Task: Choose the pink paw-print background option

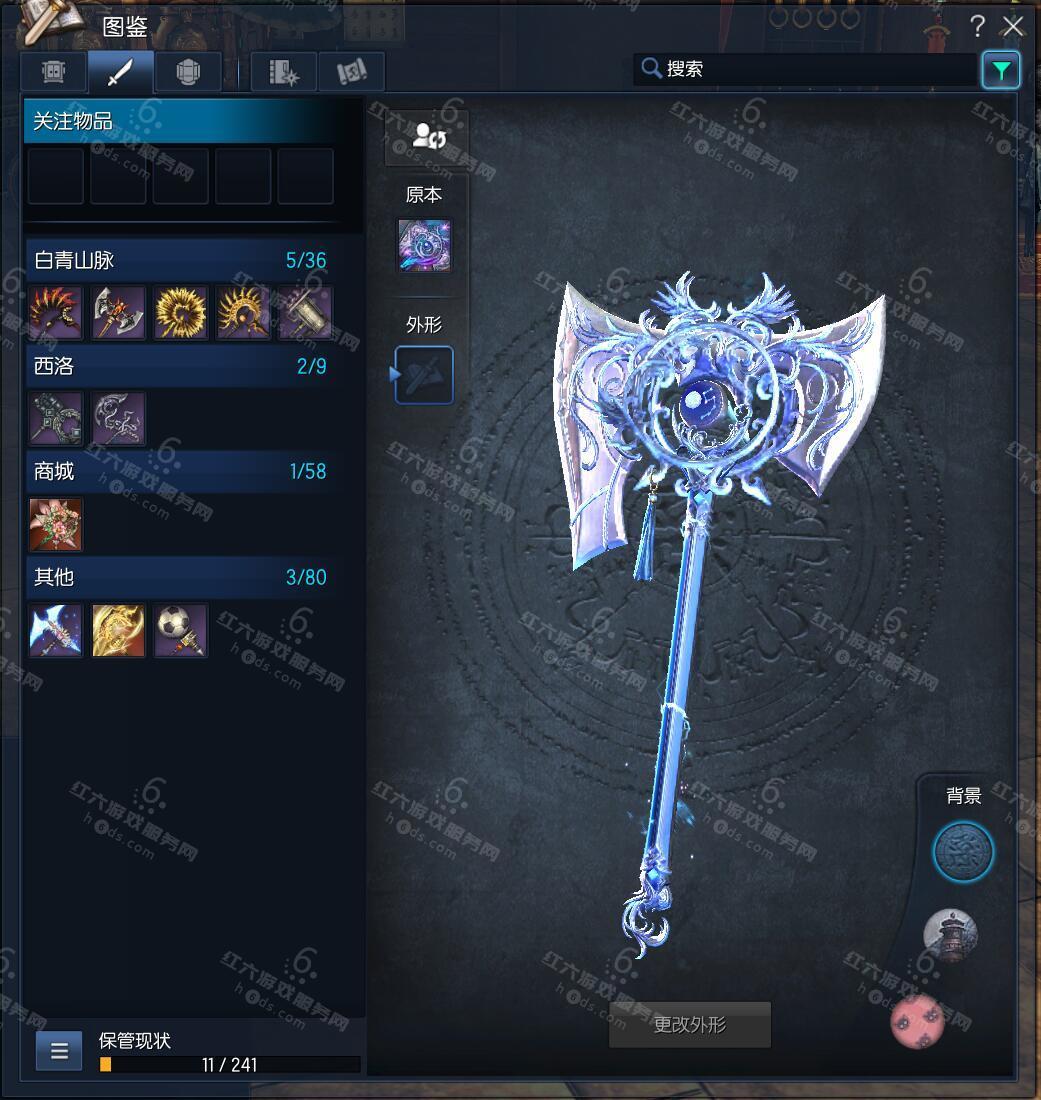Action: point(919,1021)
